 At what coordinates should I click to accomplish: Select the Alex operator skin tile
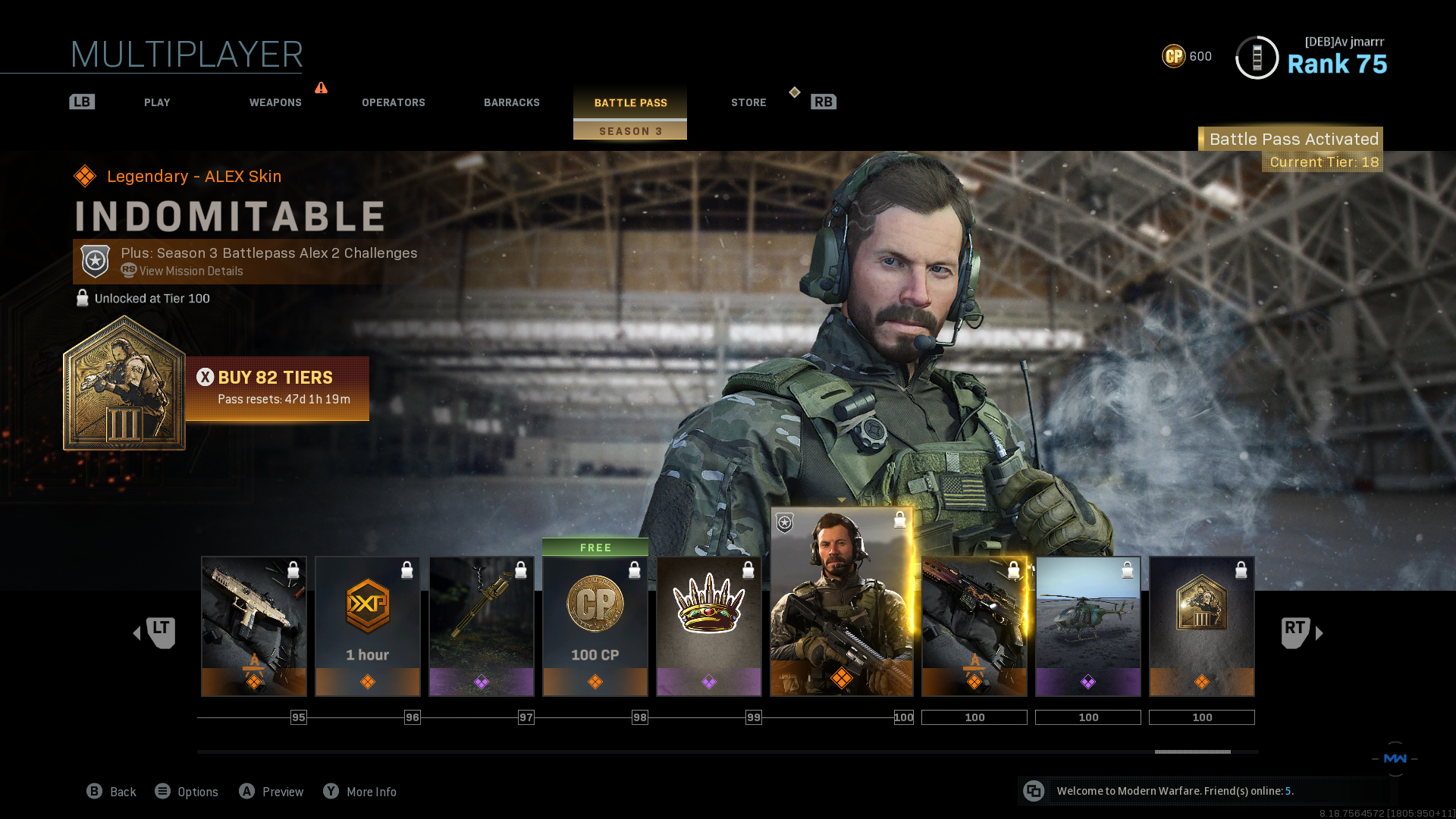coord(842,603)
